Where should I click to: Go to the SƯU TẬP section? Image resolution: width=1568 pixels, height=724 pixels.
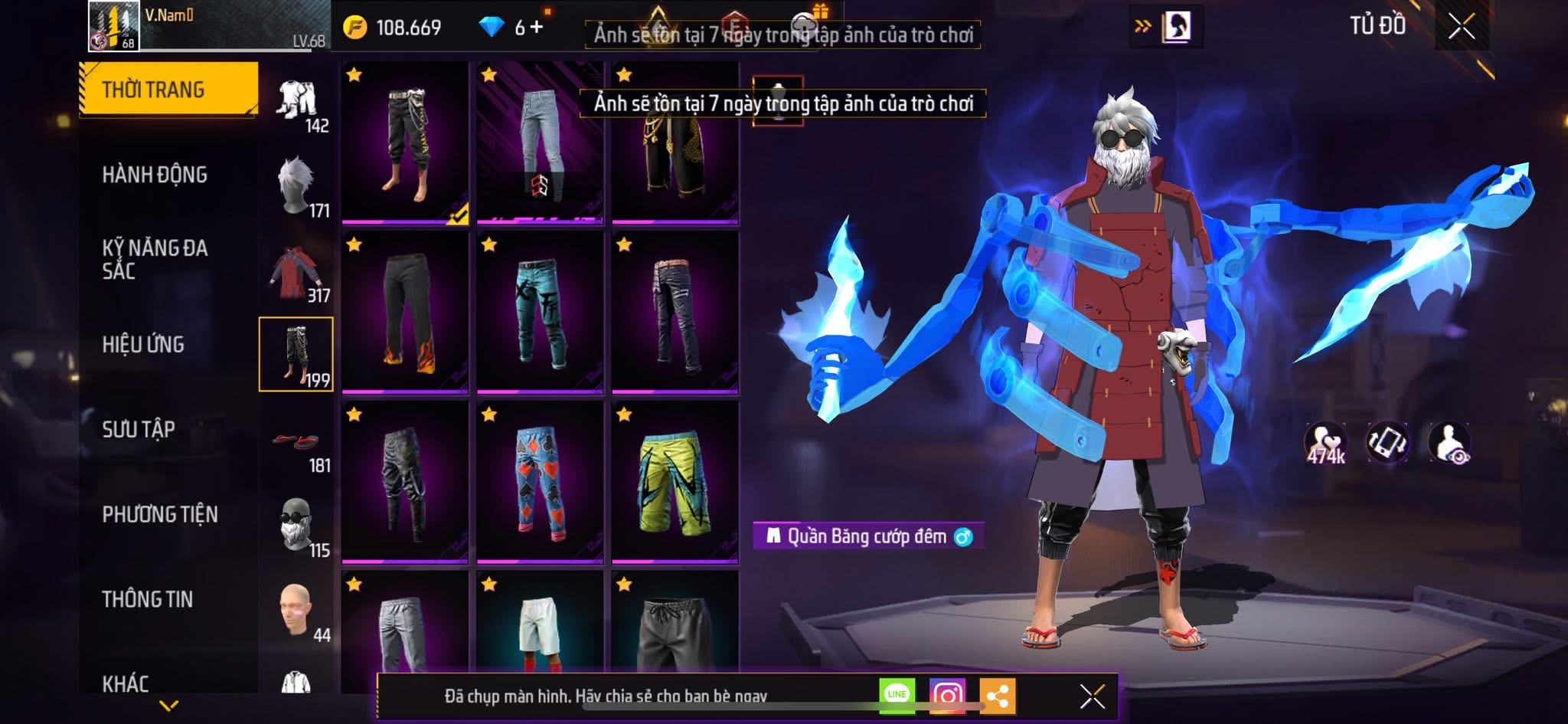139,429
